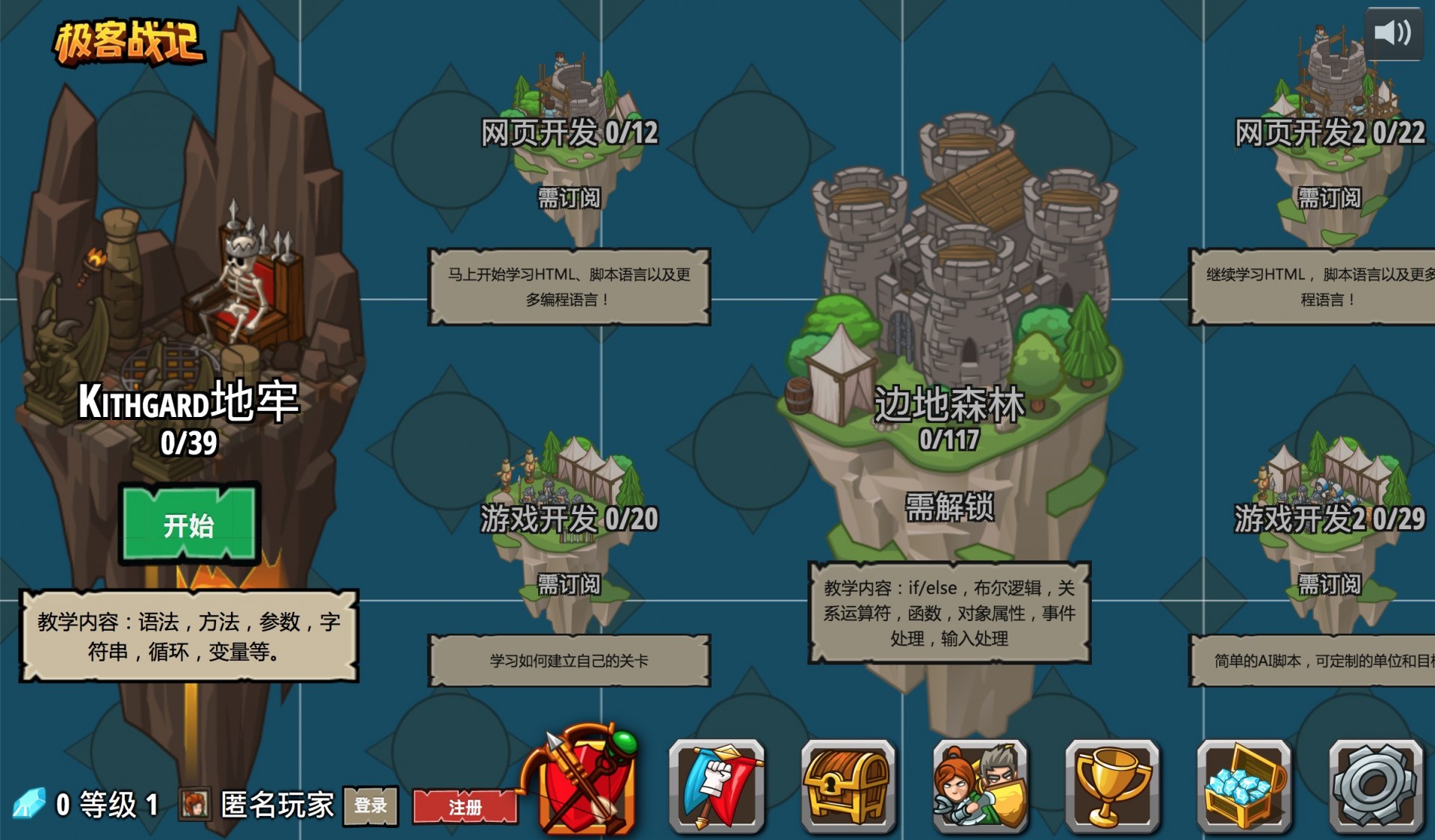Viewport: 1435px width, 840px height.
Task: Click the 极客战记 logo
Action: tap(129, 41)
